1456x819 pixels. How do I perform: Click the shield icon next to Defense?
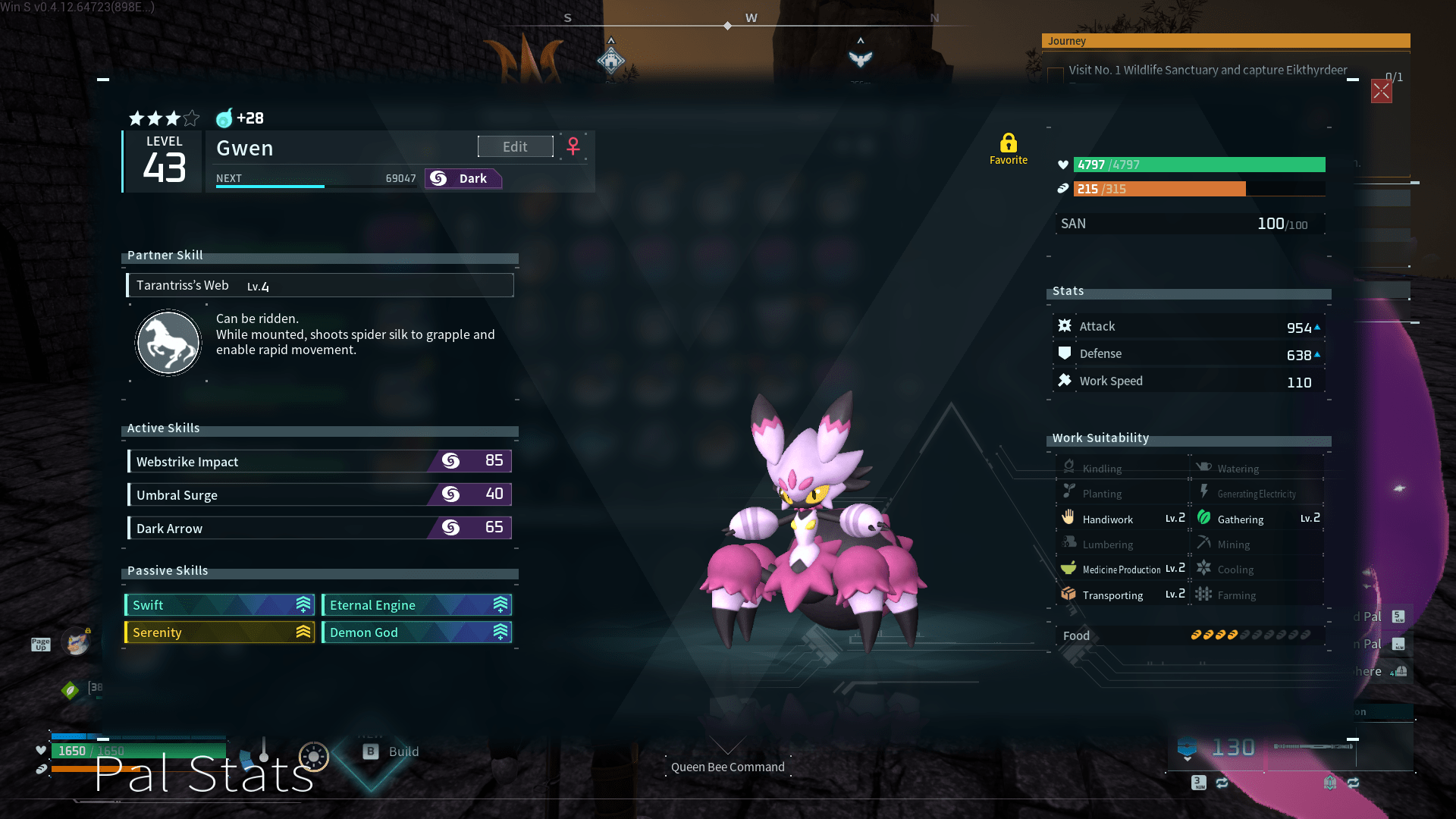click(1065, 353)
